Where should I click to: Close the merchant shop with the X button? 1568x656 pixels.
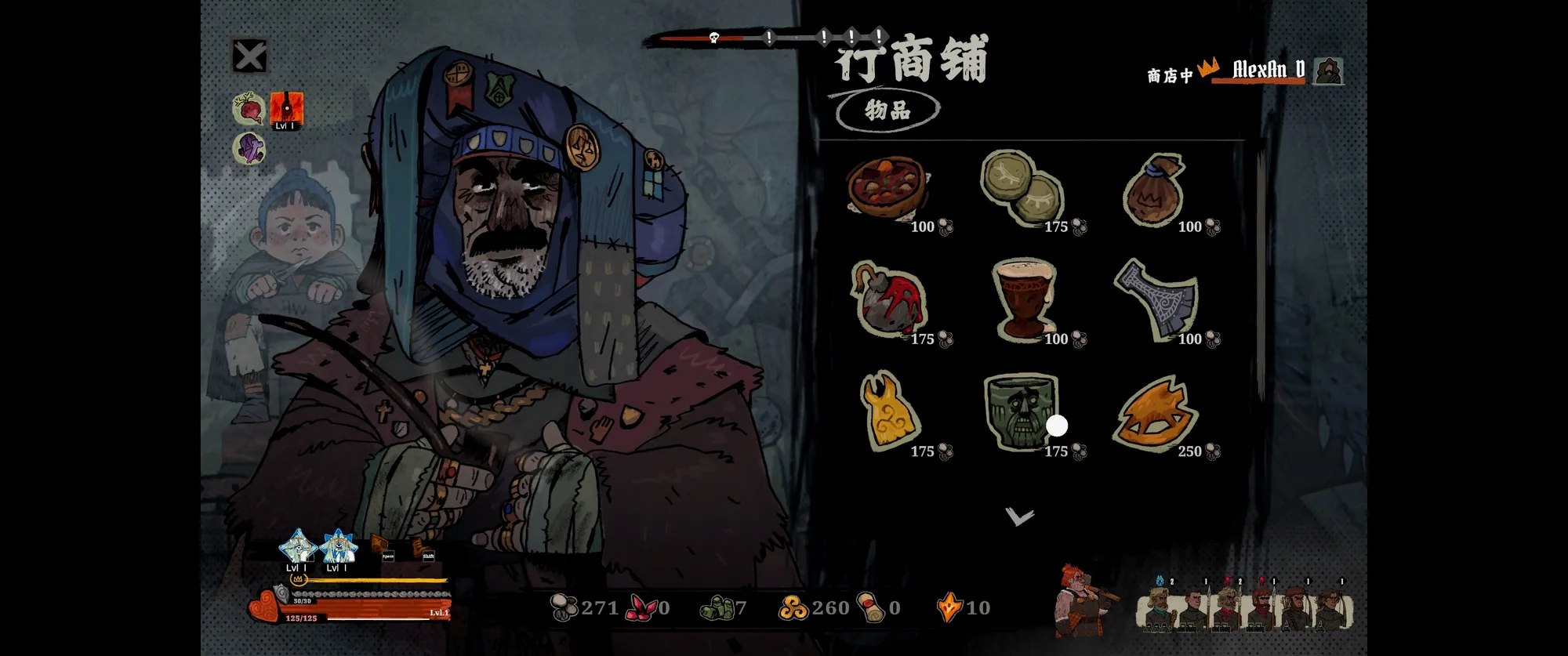pos(250,56)
